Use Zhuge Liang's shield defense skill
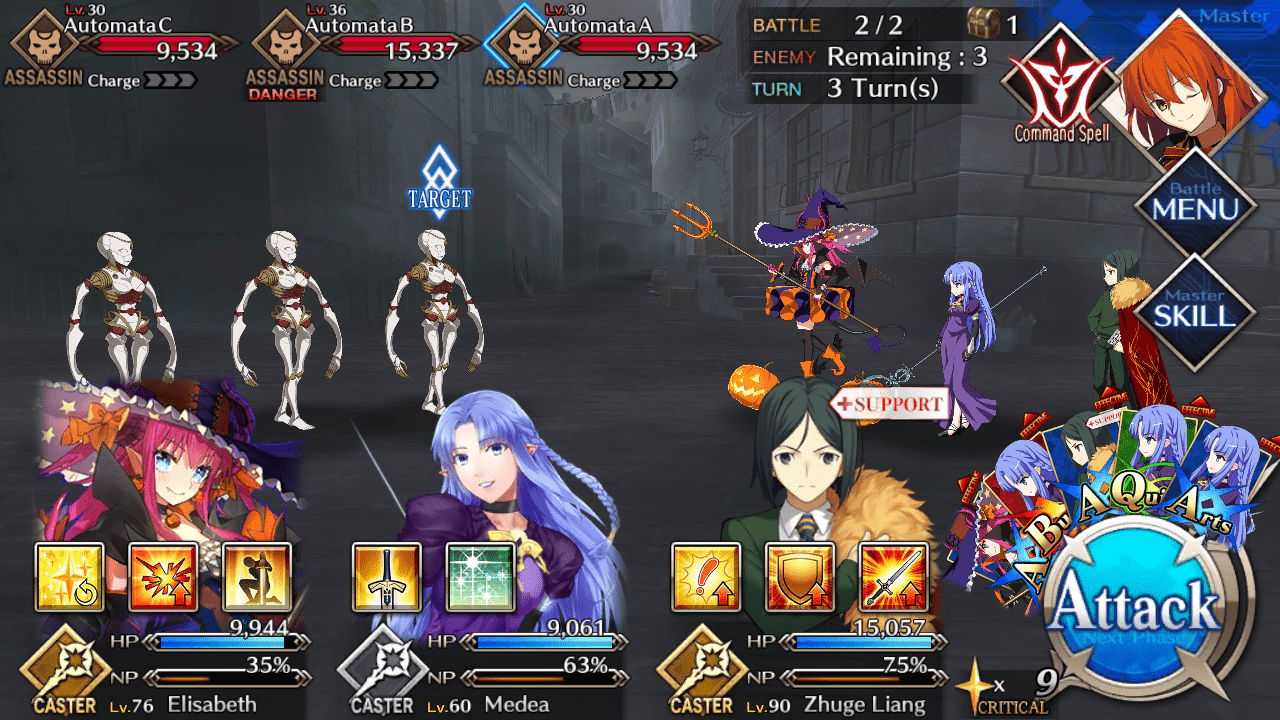The width and height of the screenshot is (1280, 720). 800,577
